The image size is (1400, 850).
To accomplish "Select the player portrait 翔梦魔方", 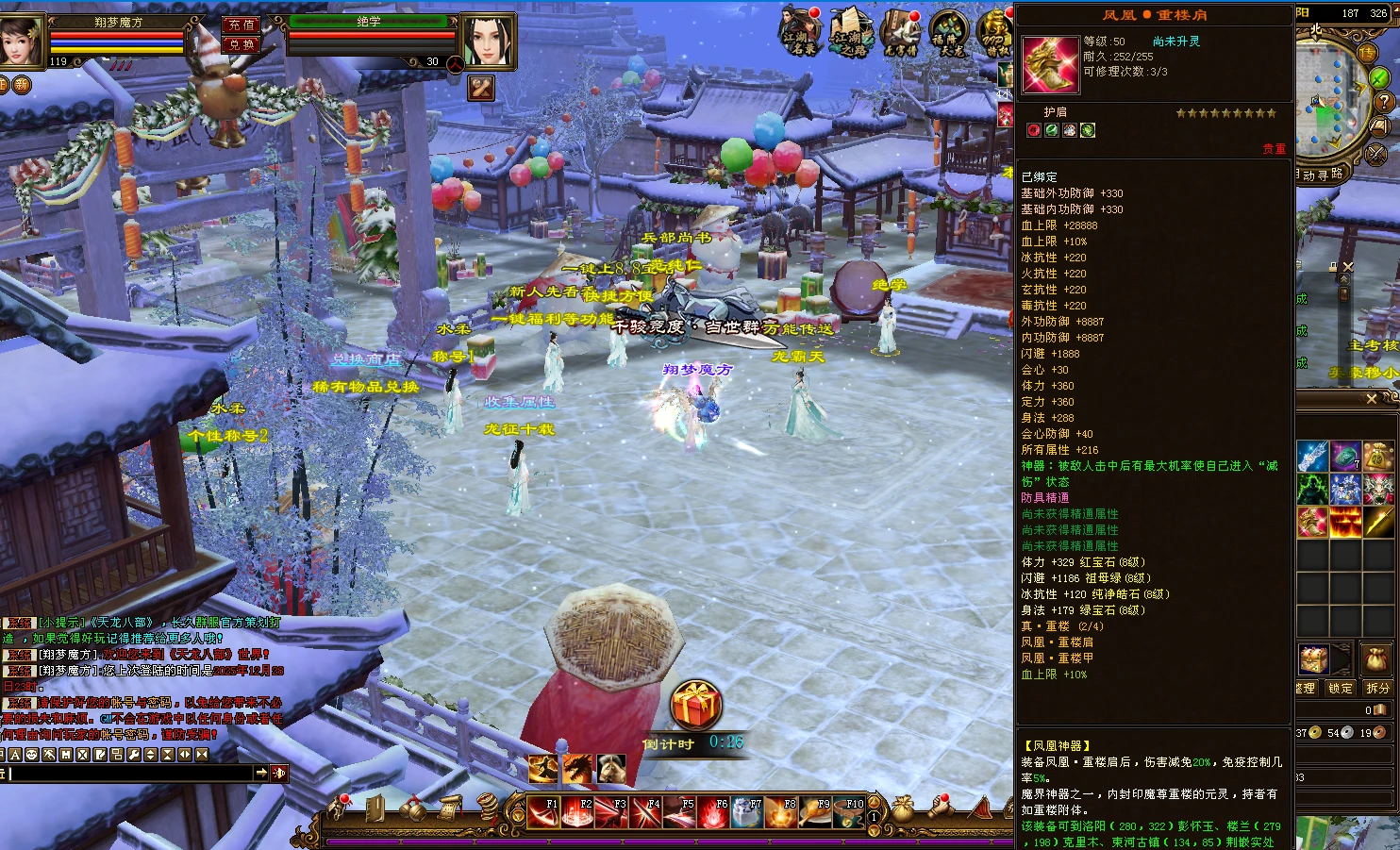I will click(x=21, y=39).
